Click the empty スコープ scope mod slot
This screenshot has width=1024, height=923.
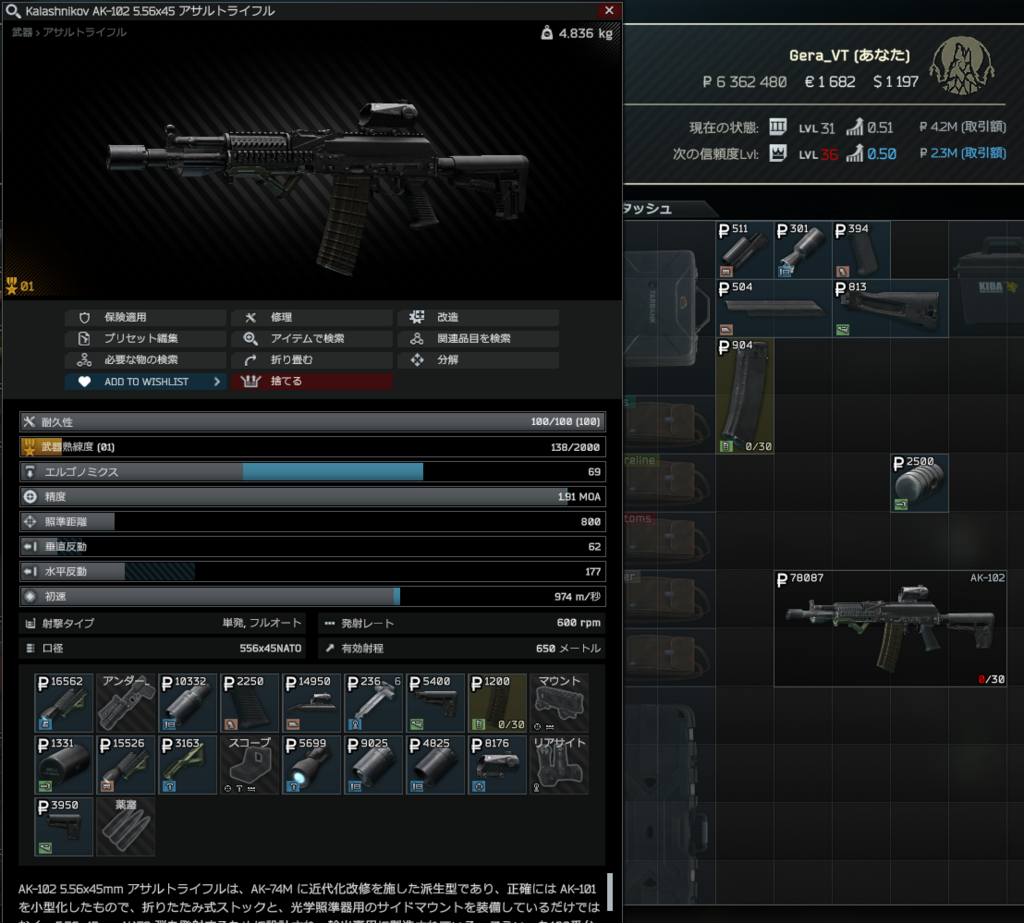[250, 765]
